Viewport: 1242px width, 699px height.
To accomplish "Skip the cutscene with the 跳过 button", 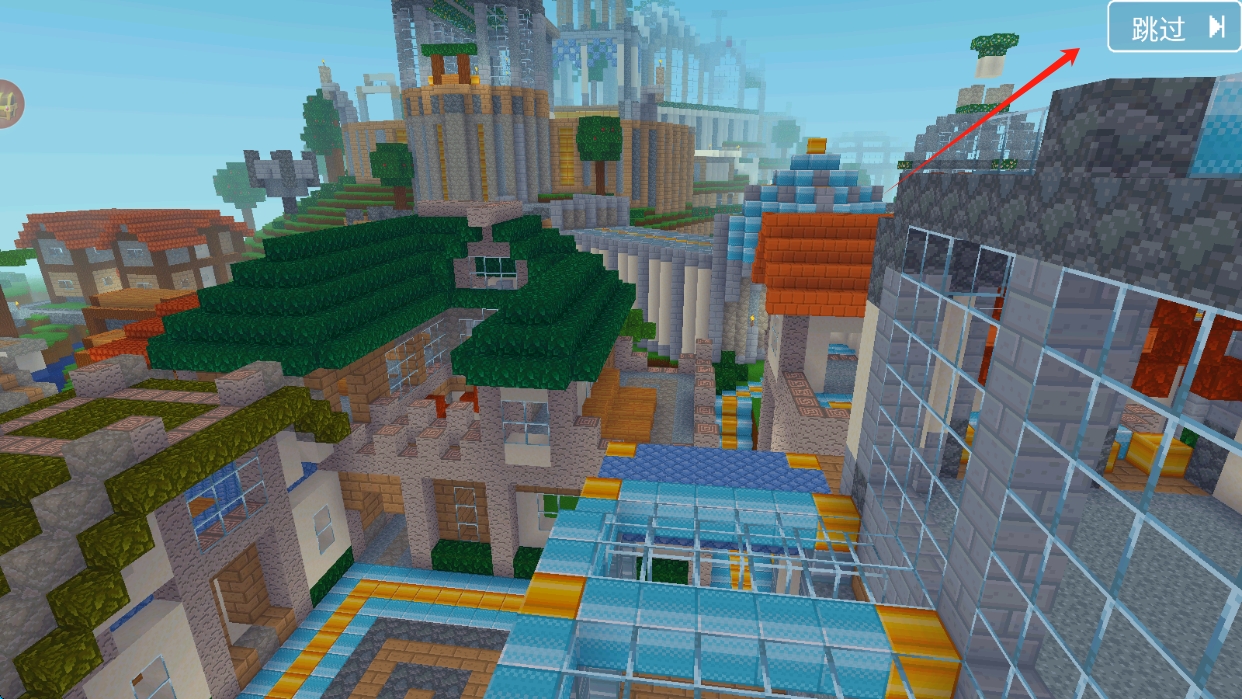I will coord(1174,27).
